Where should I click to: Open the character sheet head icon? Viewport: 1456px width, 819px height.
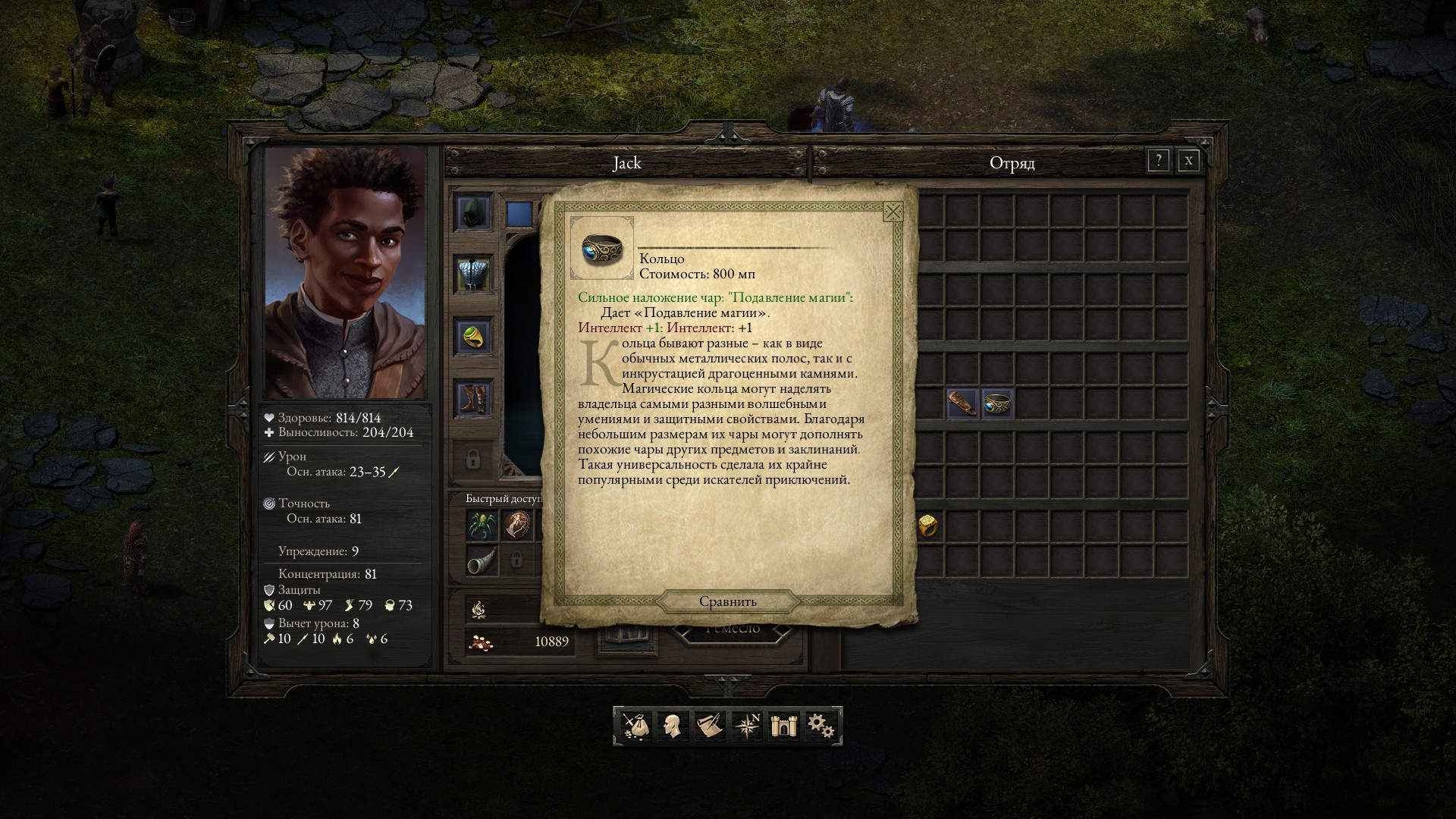click(671, 726)
